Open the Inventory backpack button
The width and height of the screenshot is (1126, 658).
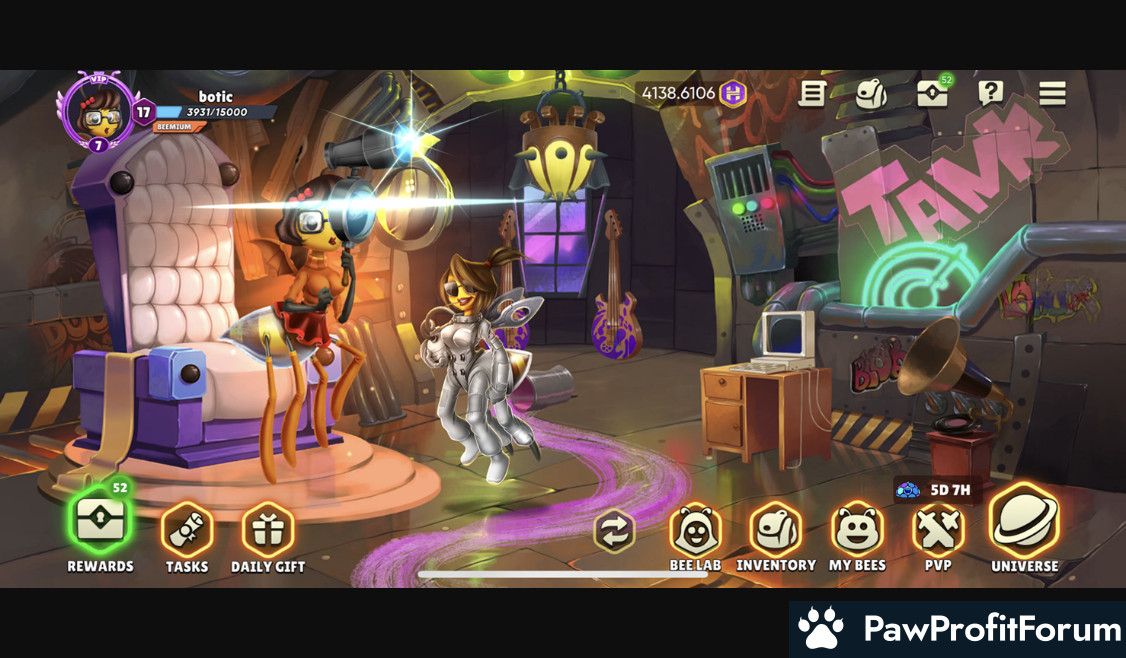776,530
